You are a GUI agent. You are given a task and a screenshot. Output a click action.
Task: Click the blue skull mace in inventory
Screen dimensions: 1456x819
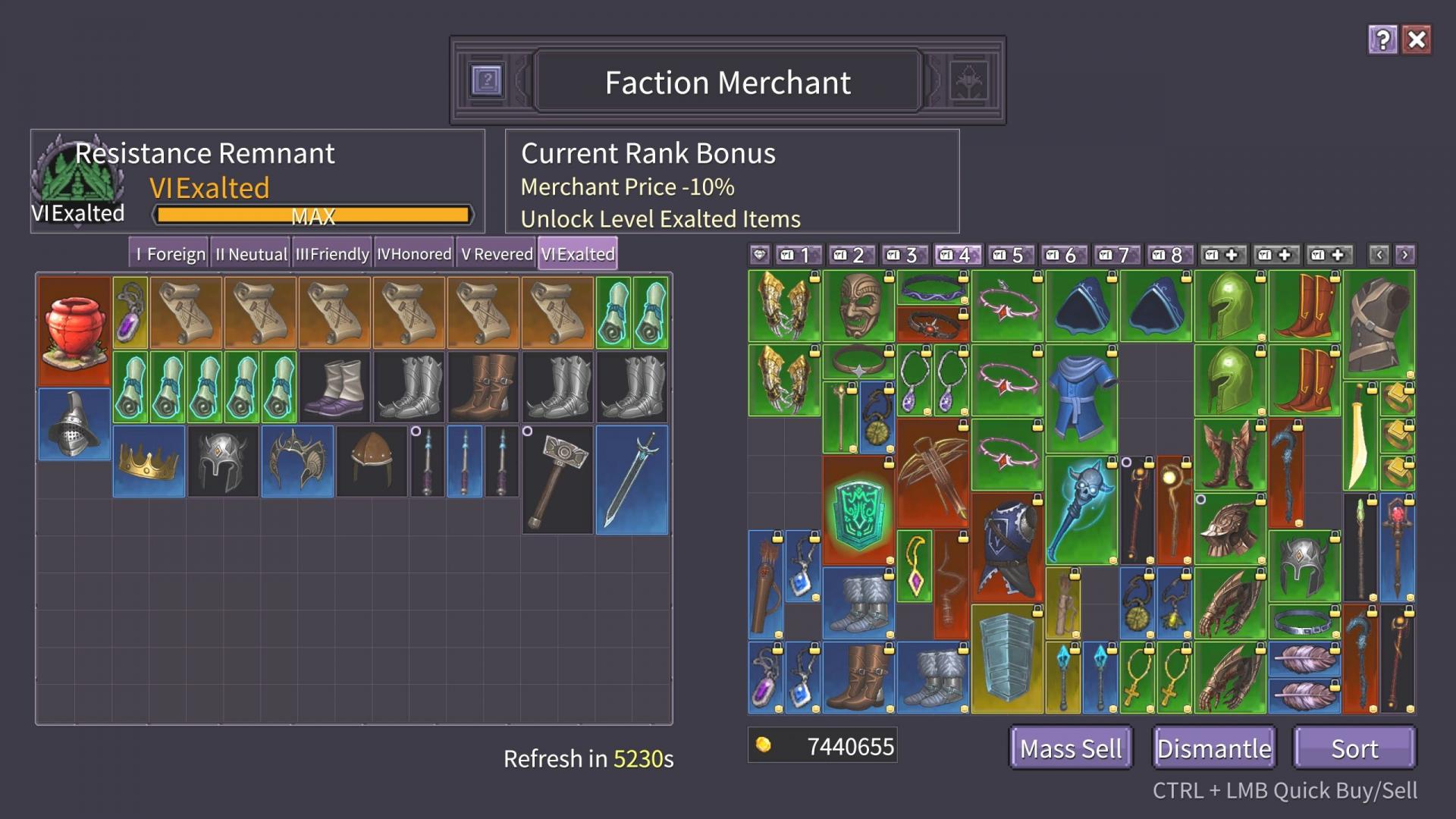point(1081,510)
